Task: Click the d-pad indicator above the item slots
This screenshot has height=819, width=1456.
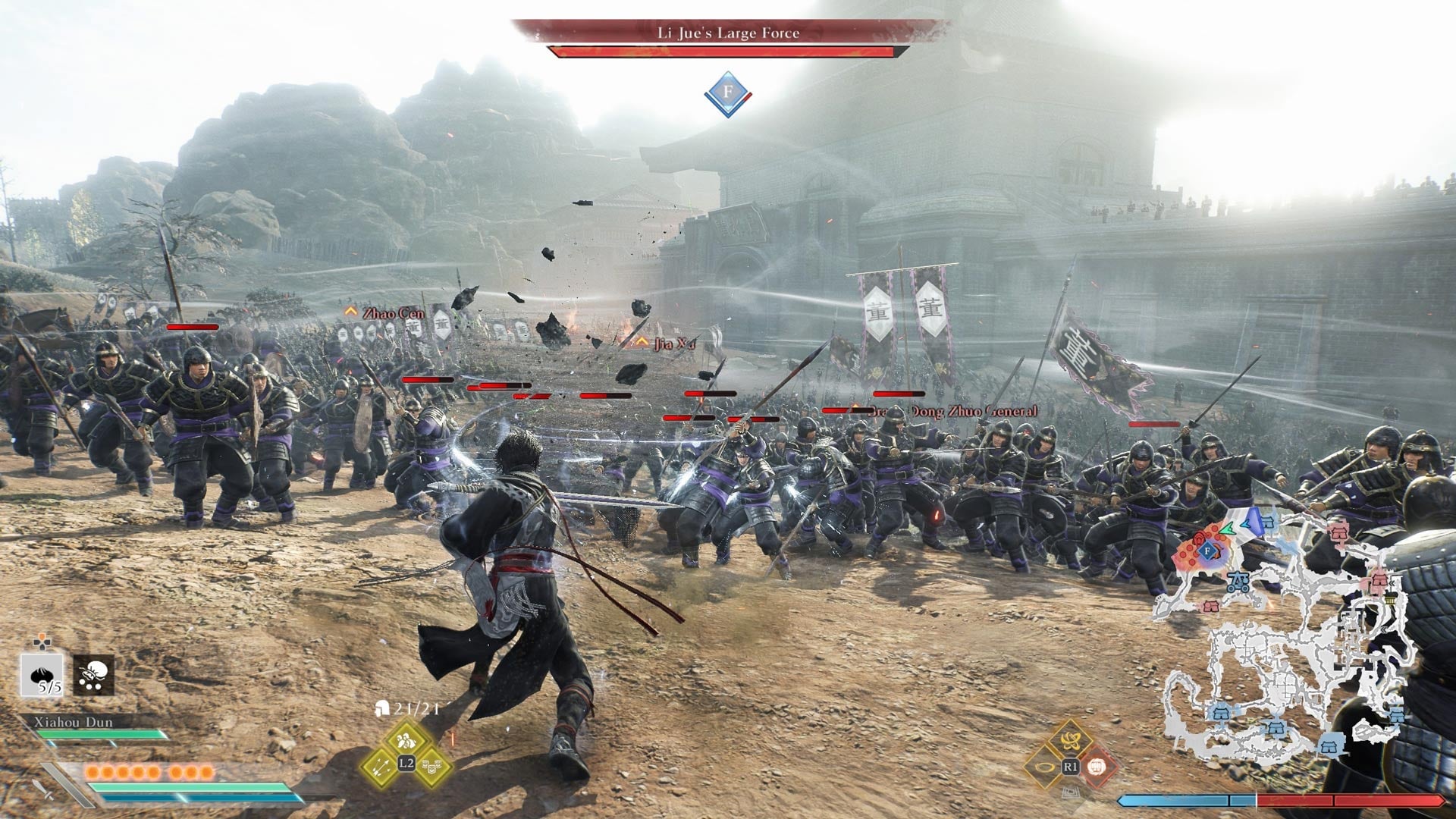Action: (x=42, y=642)
